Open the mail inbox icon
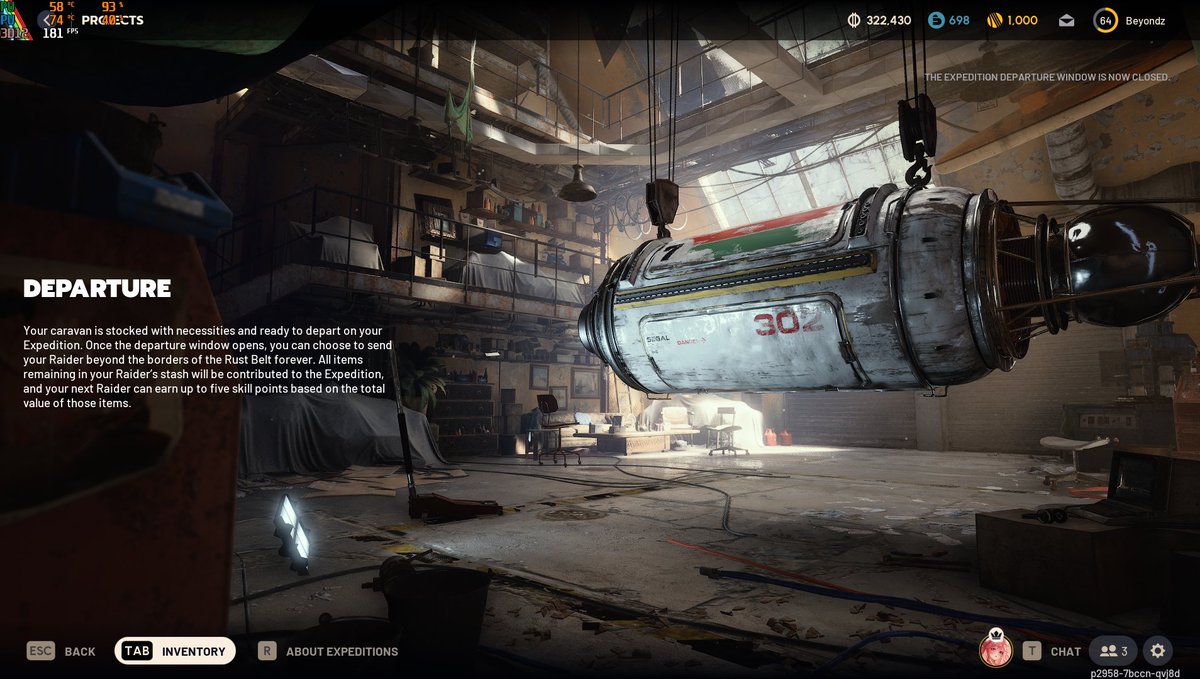Viewport: 1200px width, 679px height. pos(1066,20)
